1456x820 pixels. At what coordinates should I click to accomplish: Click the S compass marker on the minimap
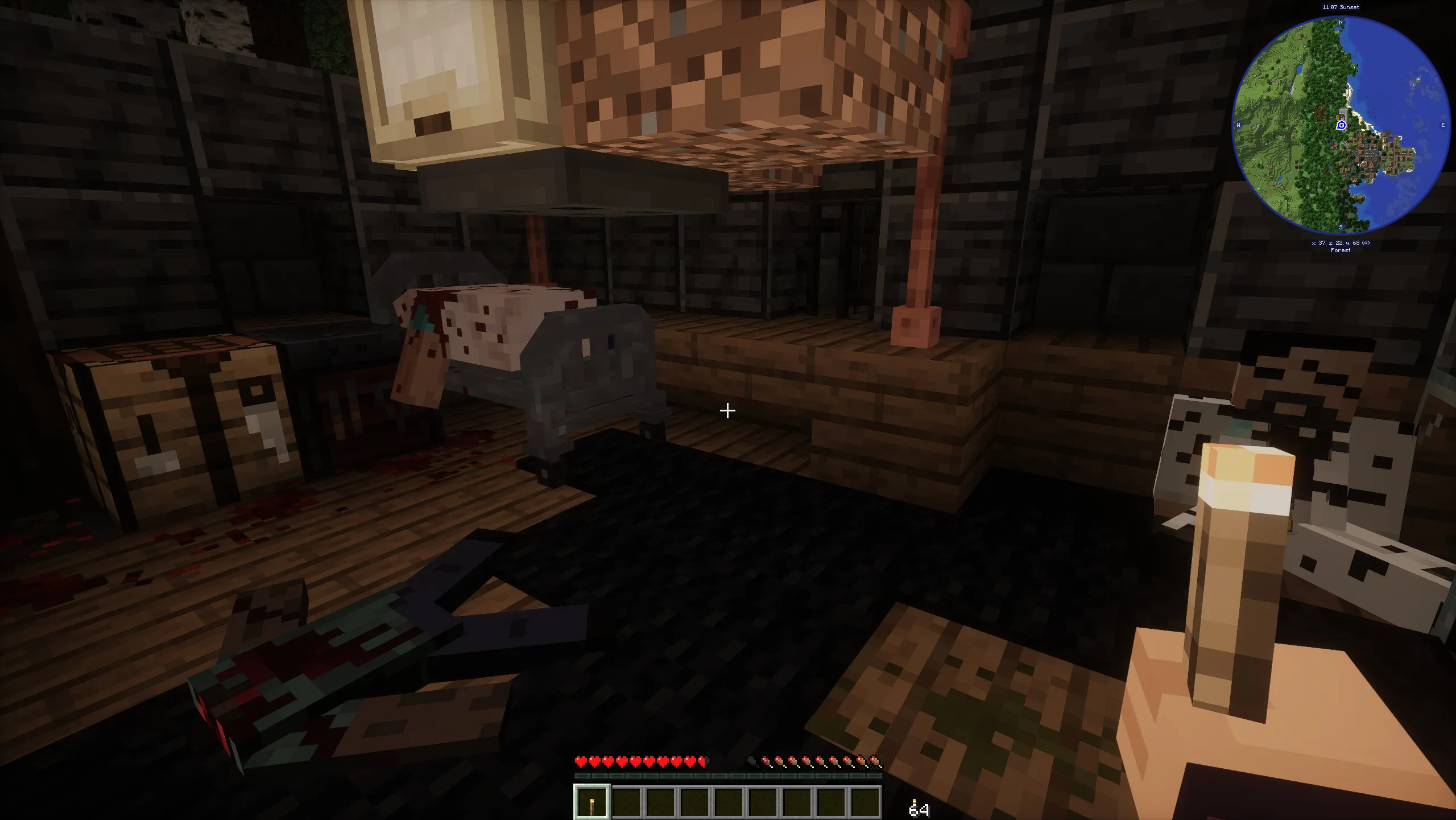1341,227
